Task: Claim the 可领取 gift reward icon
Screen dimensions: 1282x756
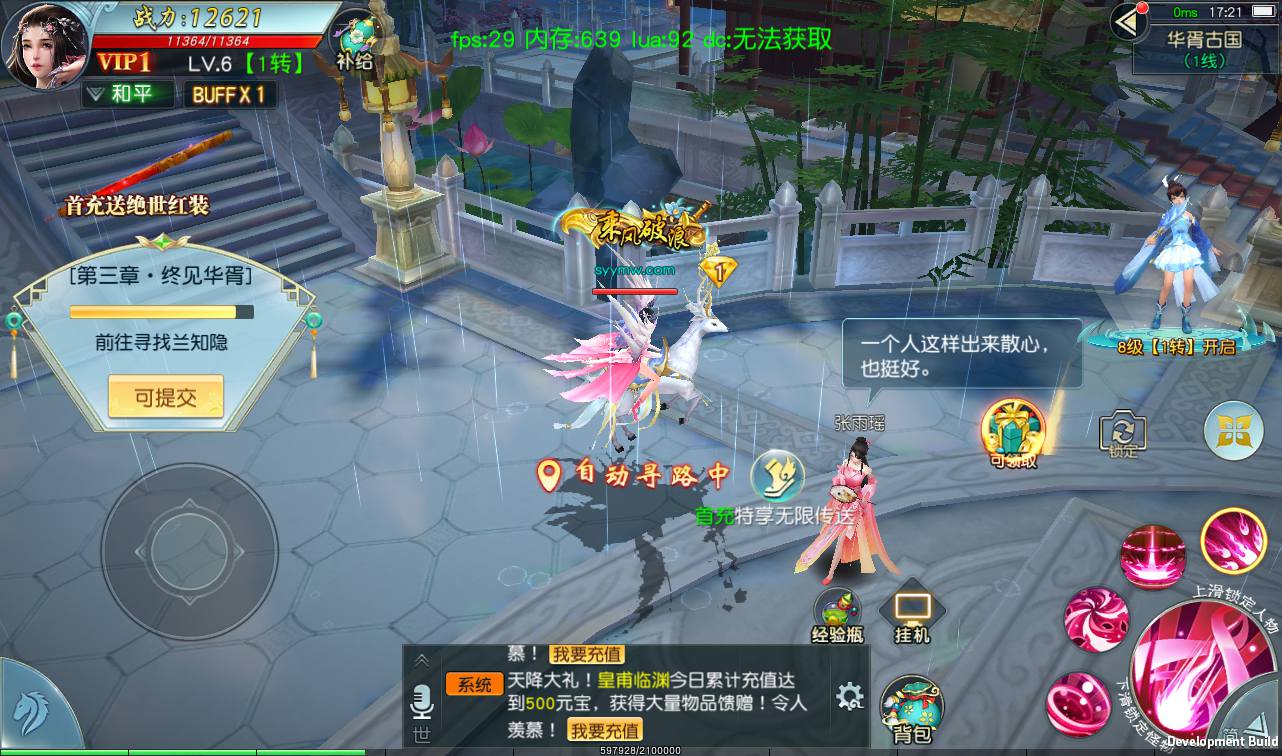Action: click(1013, 427)
